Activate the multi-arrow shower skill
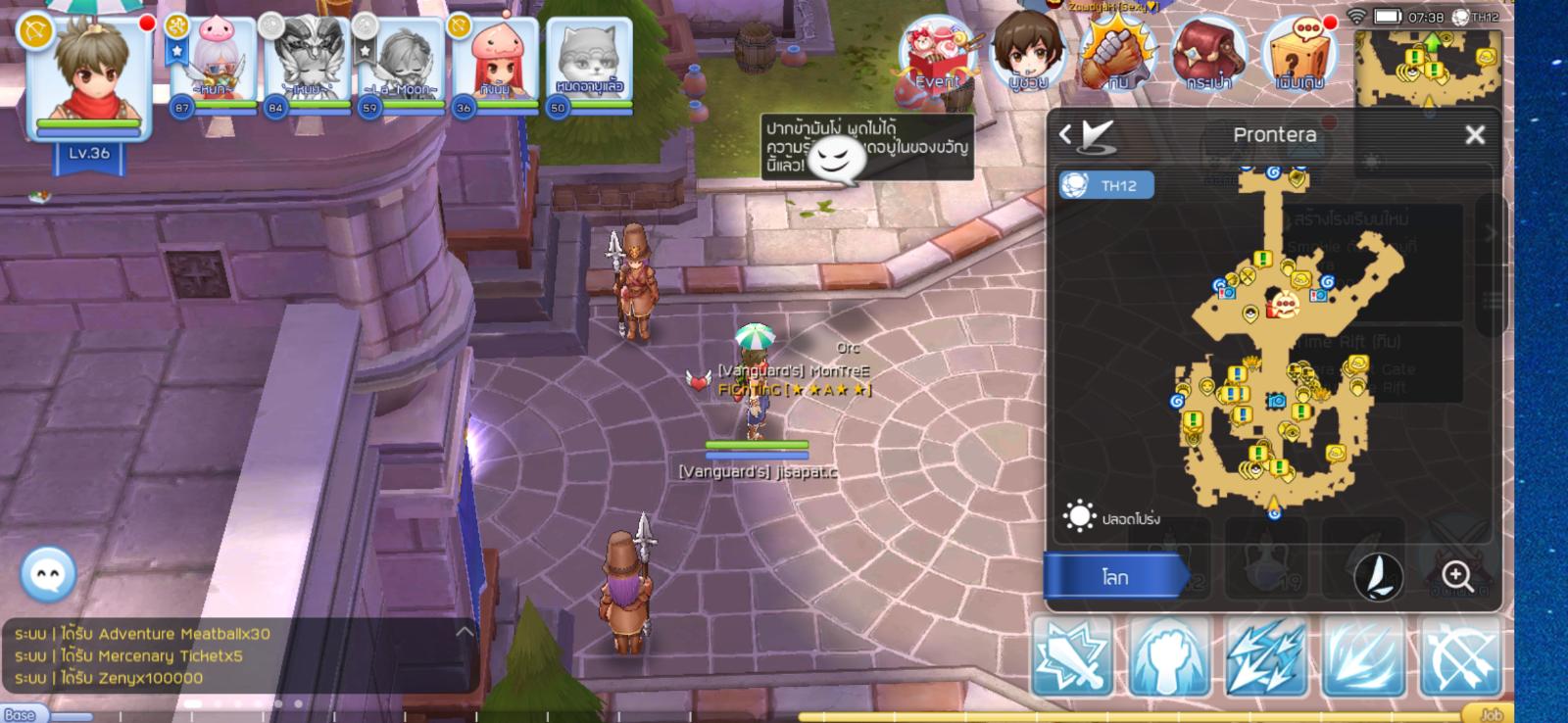The width and height of the screenshot is (1568, 723). point(1265,656)
